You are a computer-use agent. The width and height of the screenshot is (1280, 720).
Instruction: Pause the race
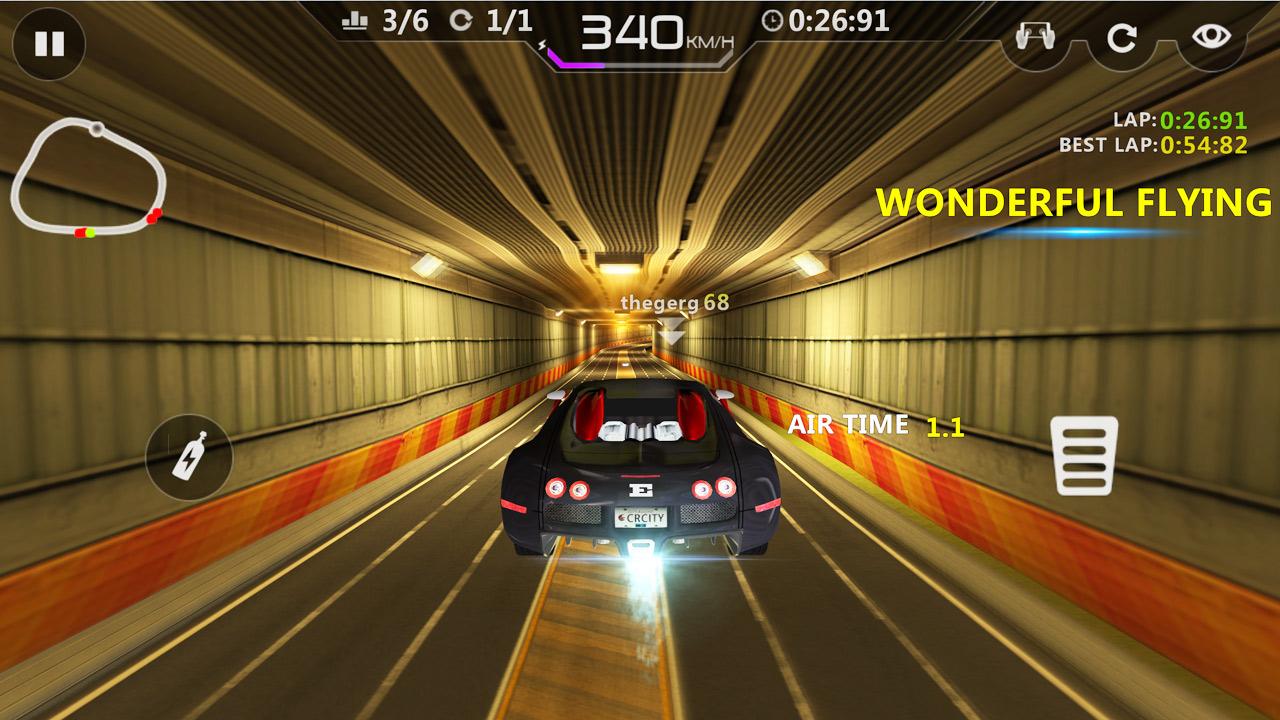(x=49, y=44)
